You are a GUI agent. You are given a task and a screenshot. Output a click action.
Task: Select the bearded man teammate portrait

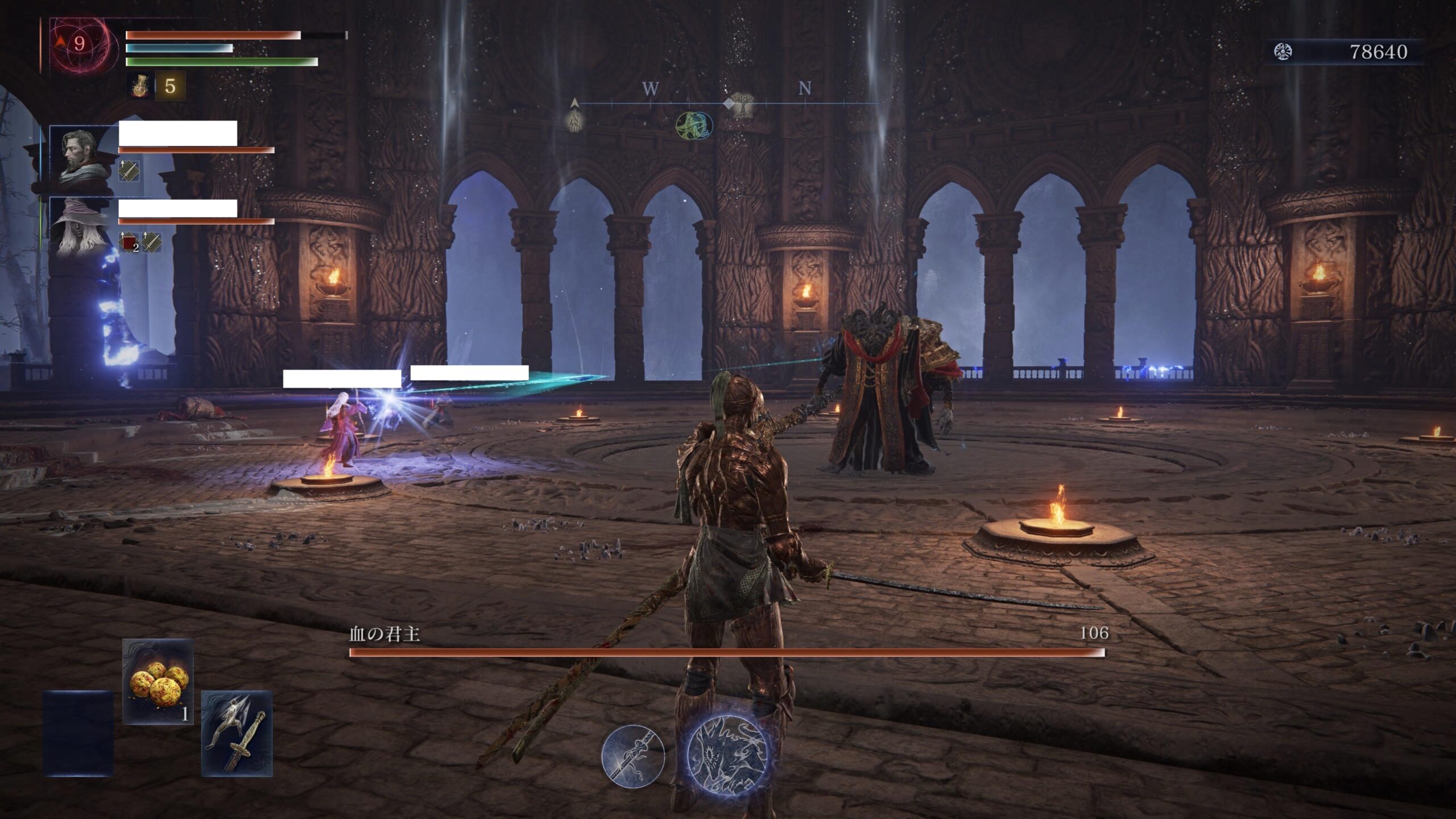click(80, 157)
